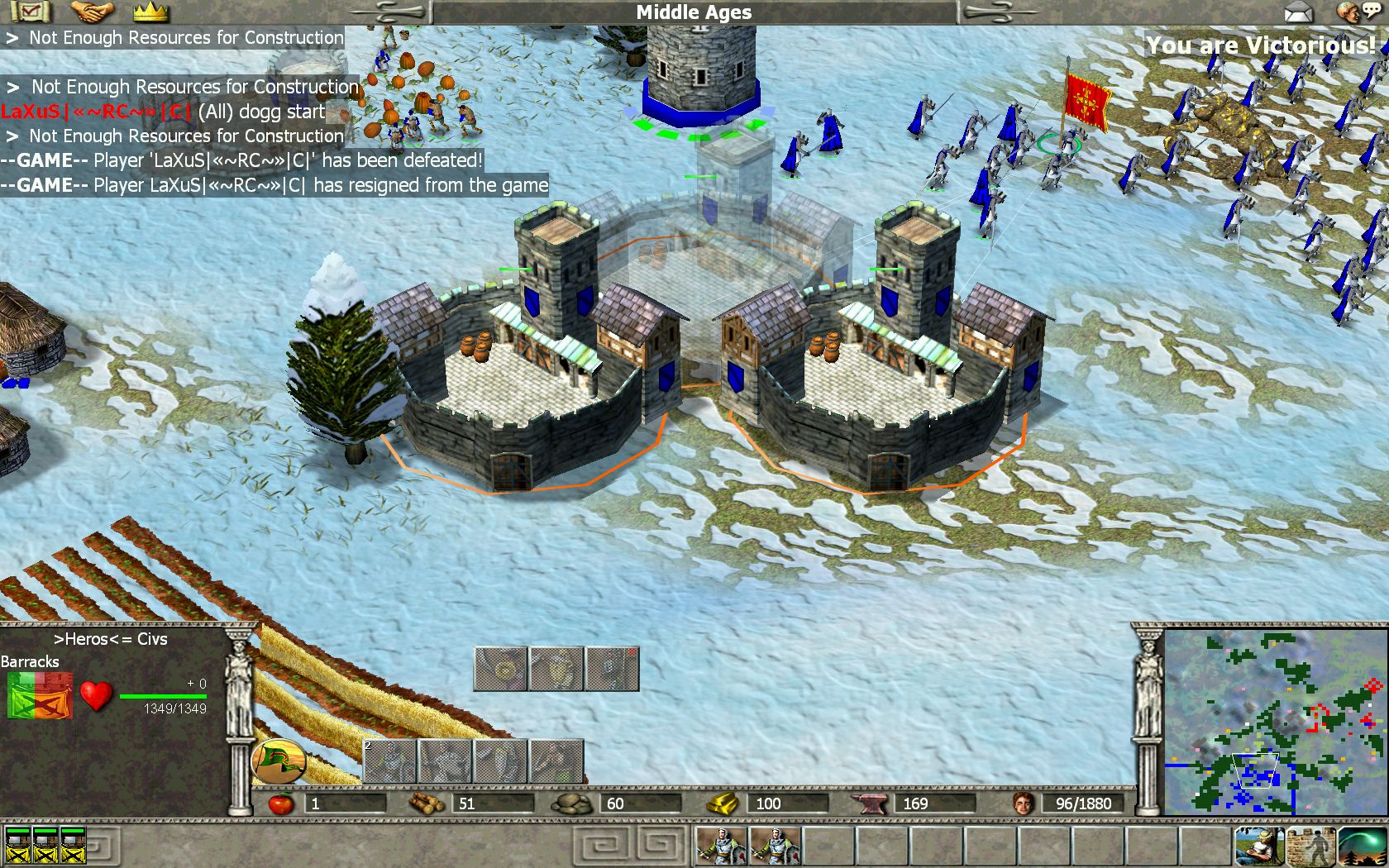Click the green comet night-sky icon

[1362, 845]
